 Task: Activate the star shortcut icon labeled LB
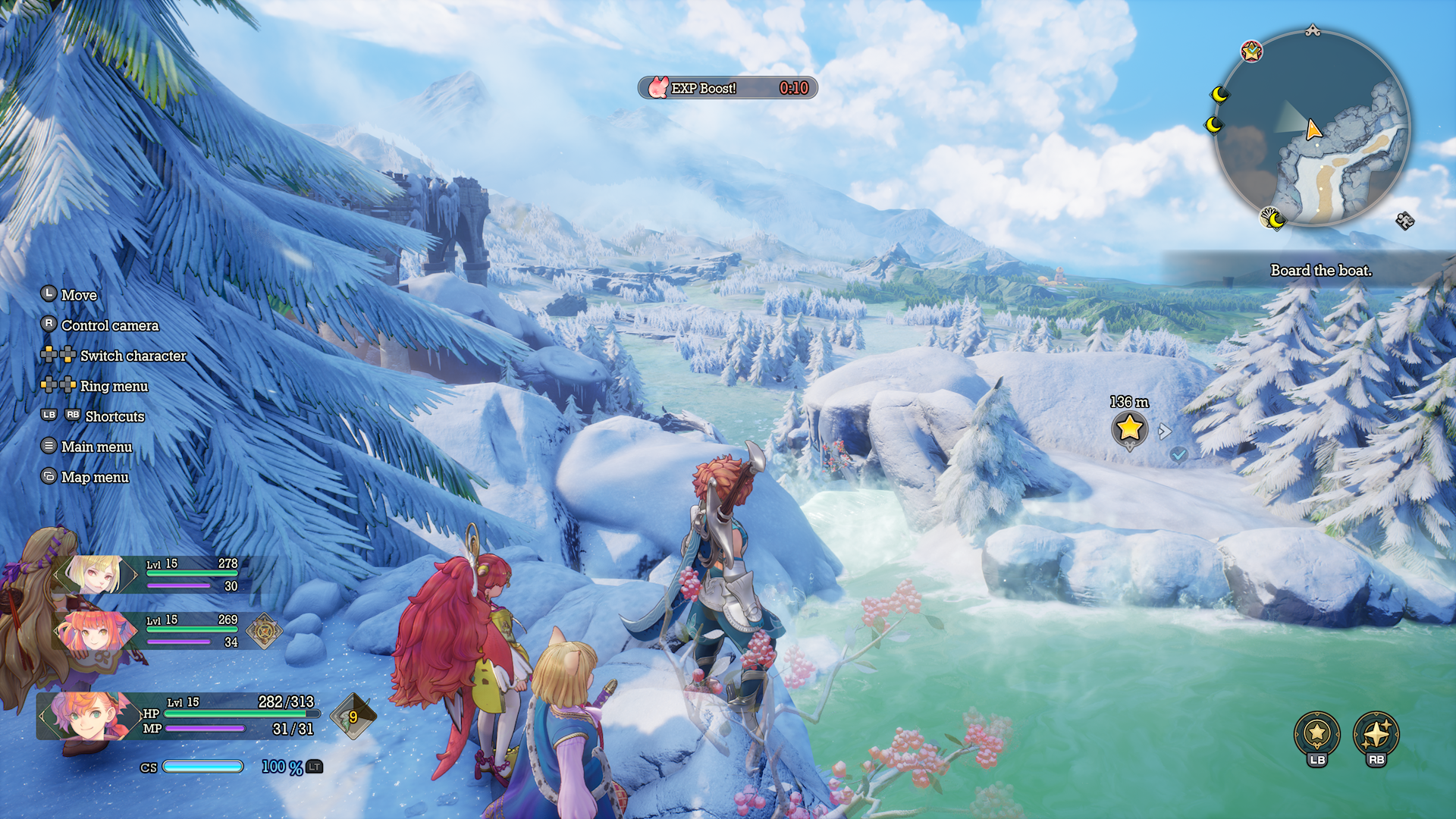[x=1317, y=733]
